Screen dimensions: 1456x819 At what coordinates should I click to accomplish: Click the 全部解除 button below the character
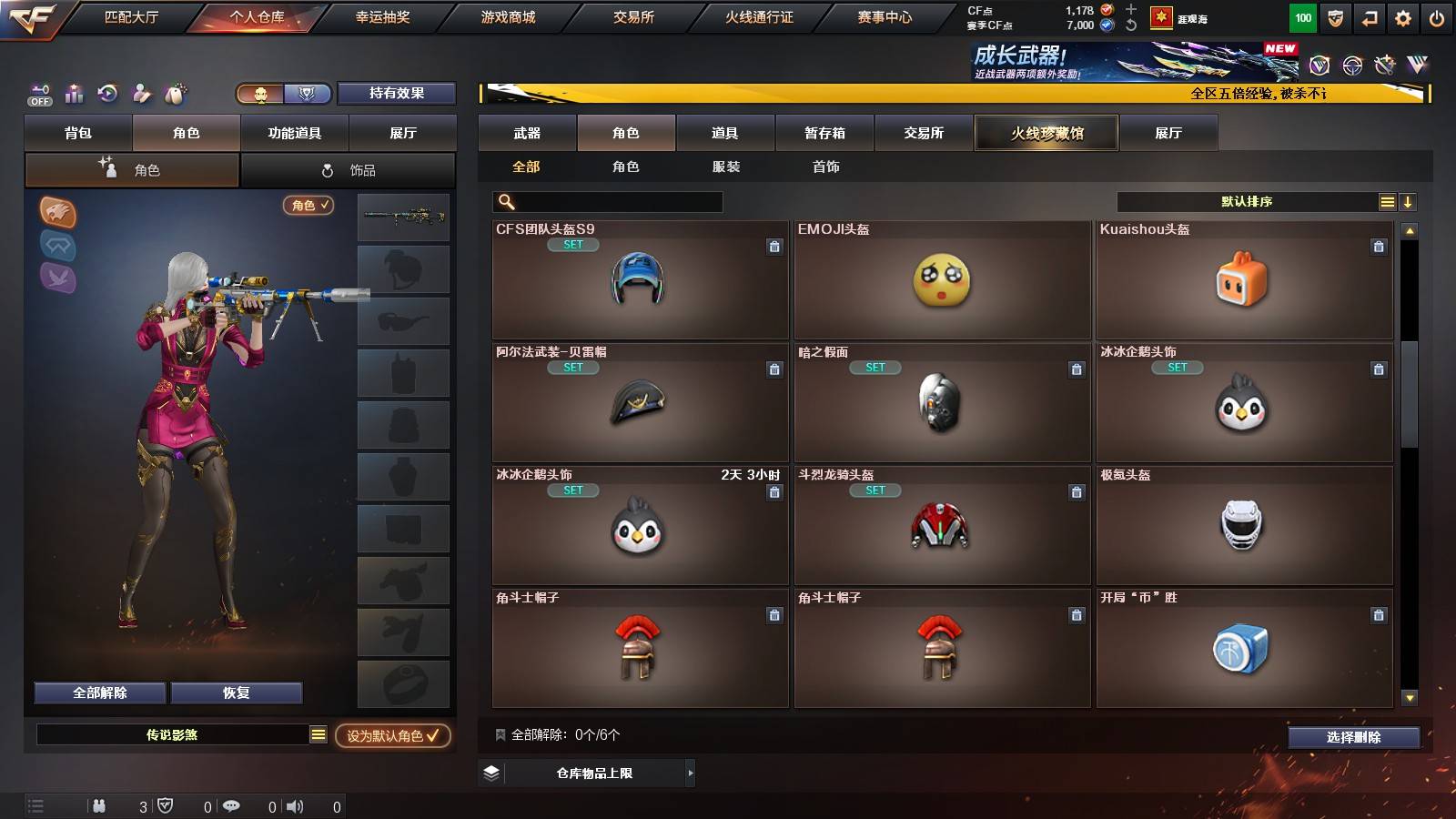[x=98, y=693]
